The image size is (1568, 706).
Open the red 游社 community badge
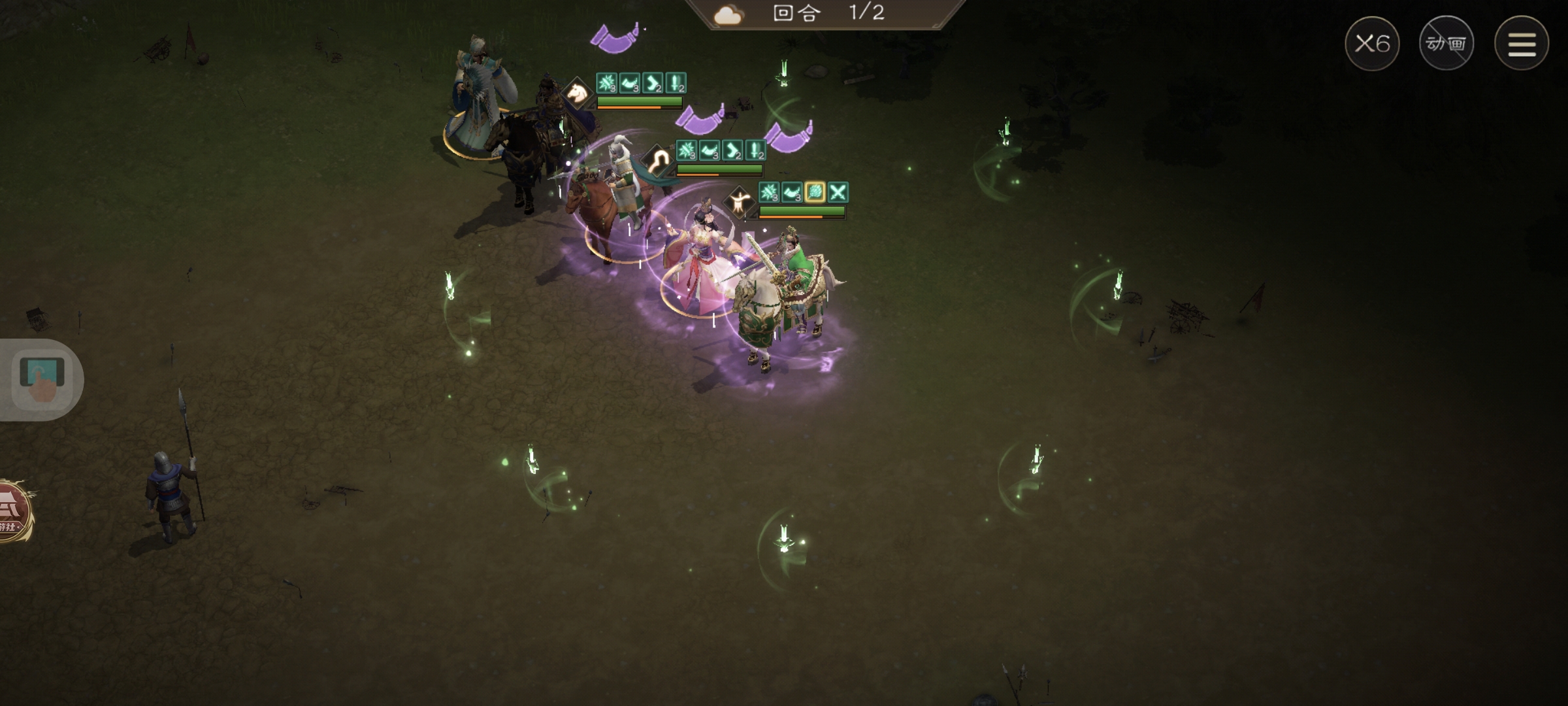pyautogui.click(x=13, y=512)
